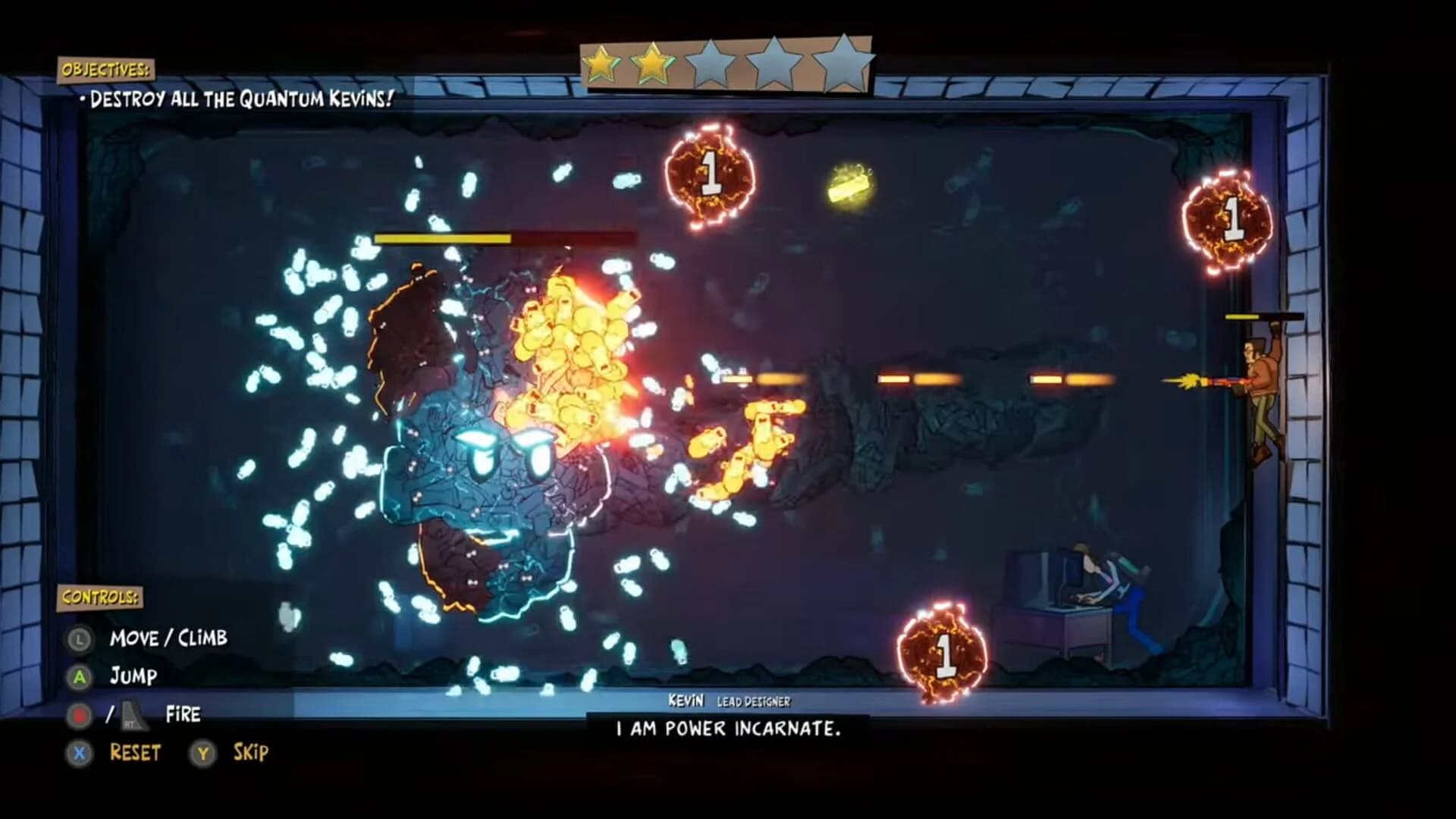Select the L stick Move/Climb icon
The height and width of the screenshot is (819, 1456).
coord(78,638)
